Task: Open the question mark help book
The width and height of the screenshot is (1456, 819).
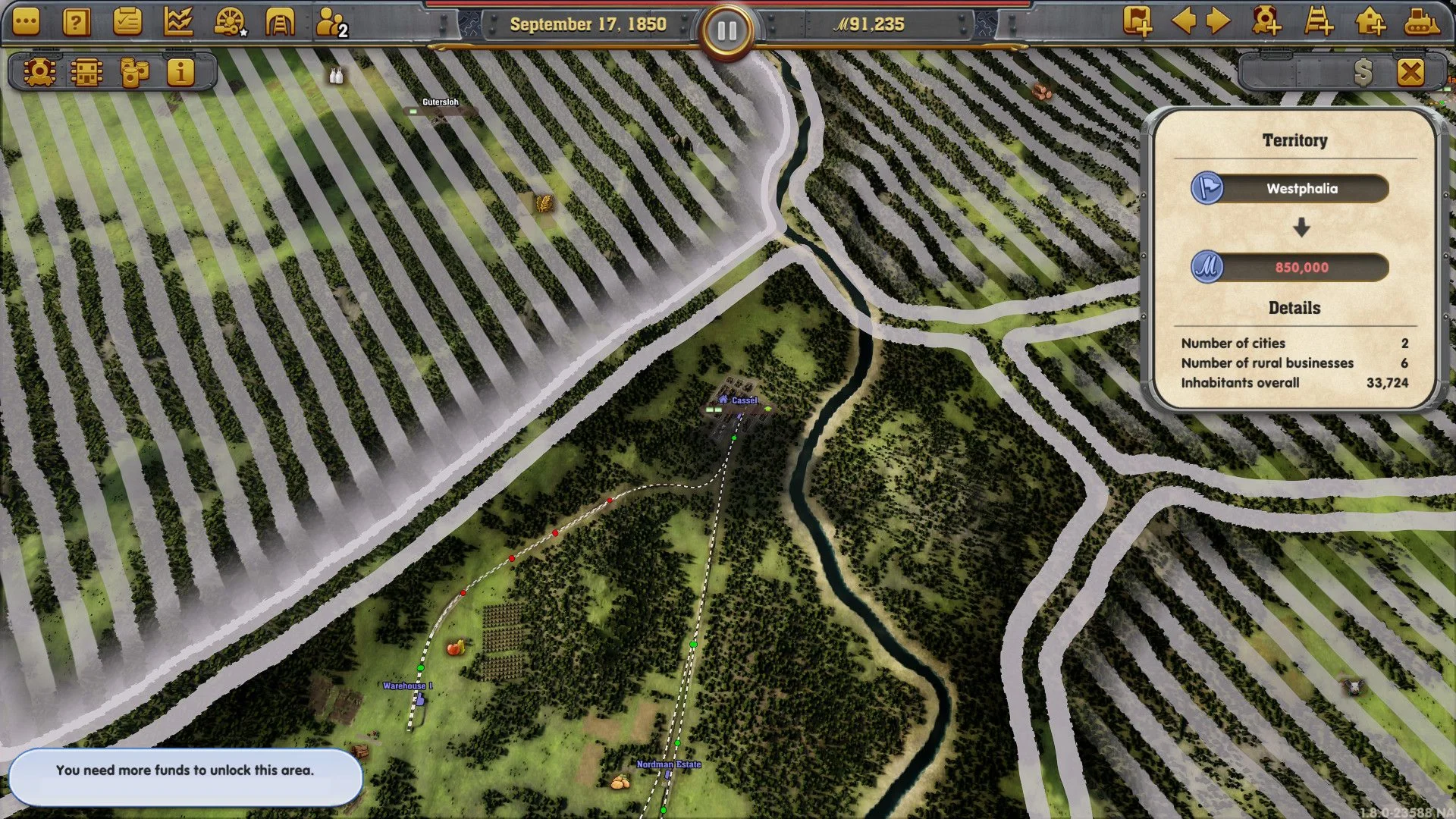Action: 76,23
